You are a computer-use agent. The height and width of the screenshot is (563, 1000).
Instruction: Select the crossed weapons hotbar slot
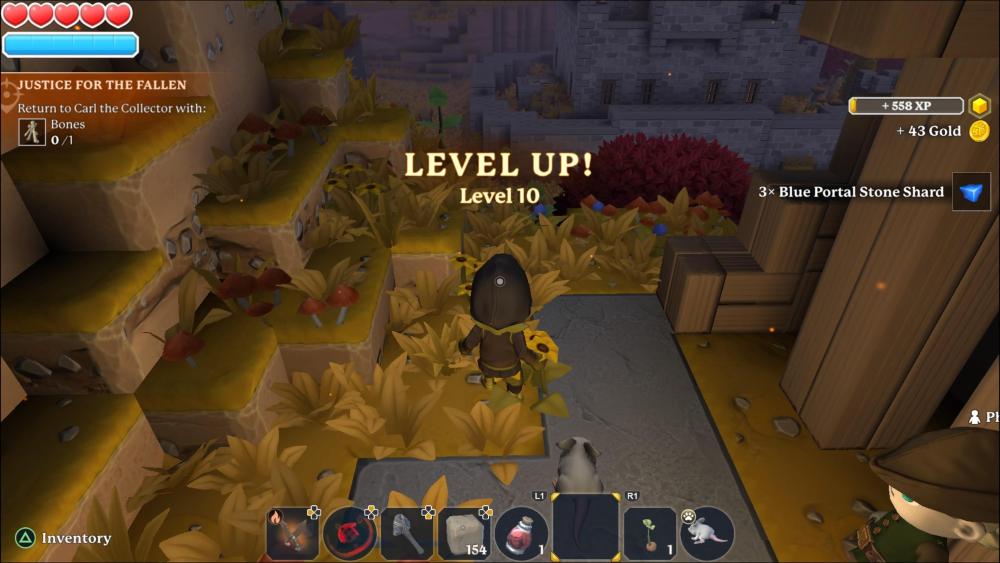pos(292,533)
